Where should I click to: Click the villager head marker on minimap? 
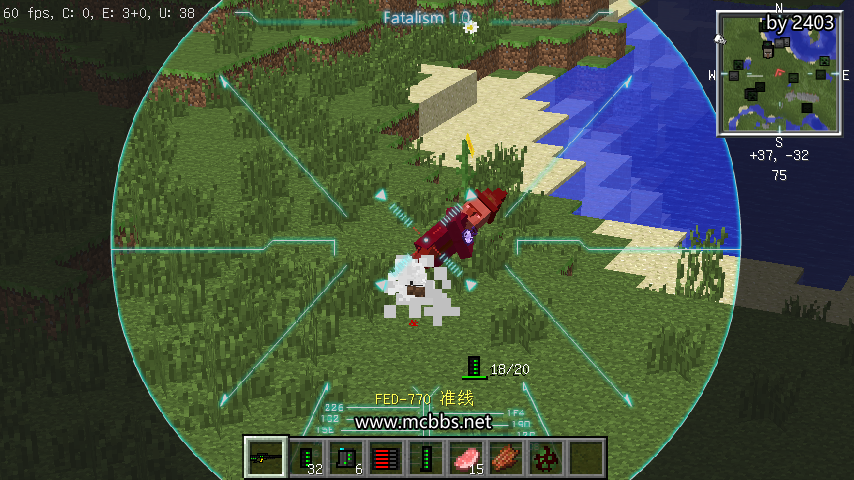[x=768, y=50]
